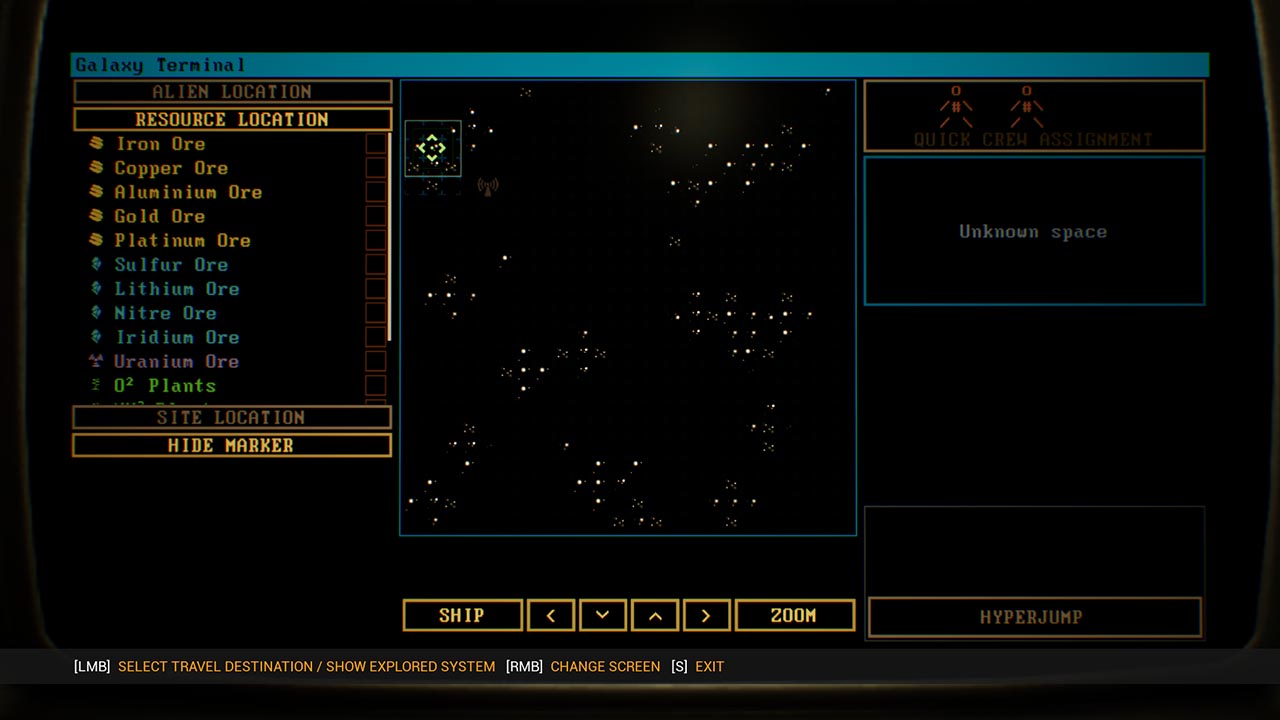The image size is (1280, 720).
Task: Pan the galaxy map left
Action: pos(551,615)
